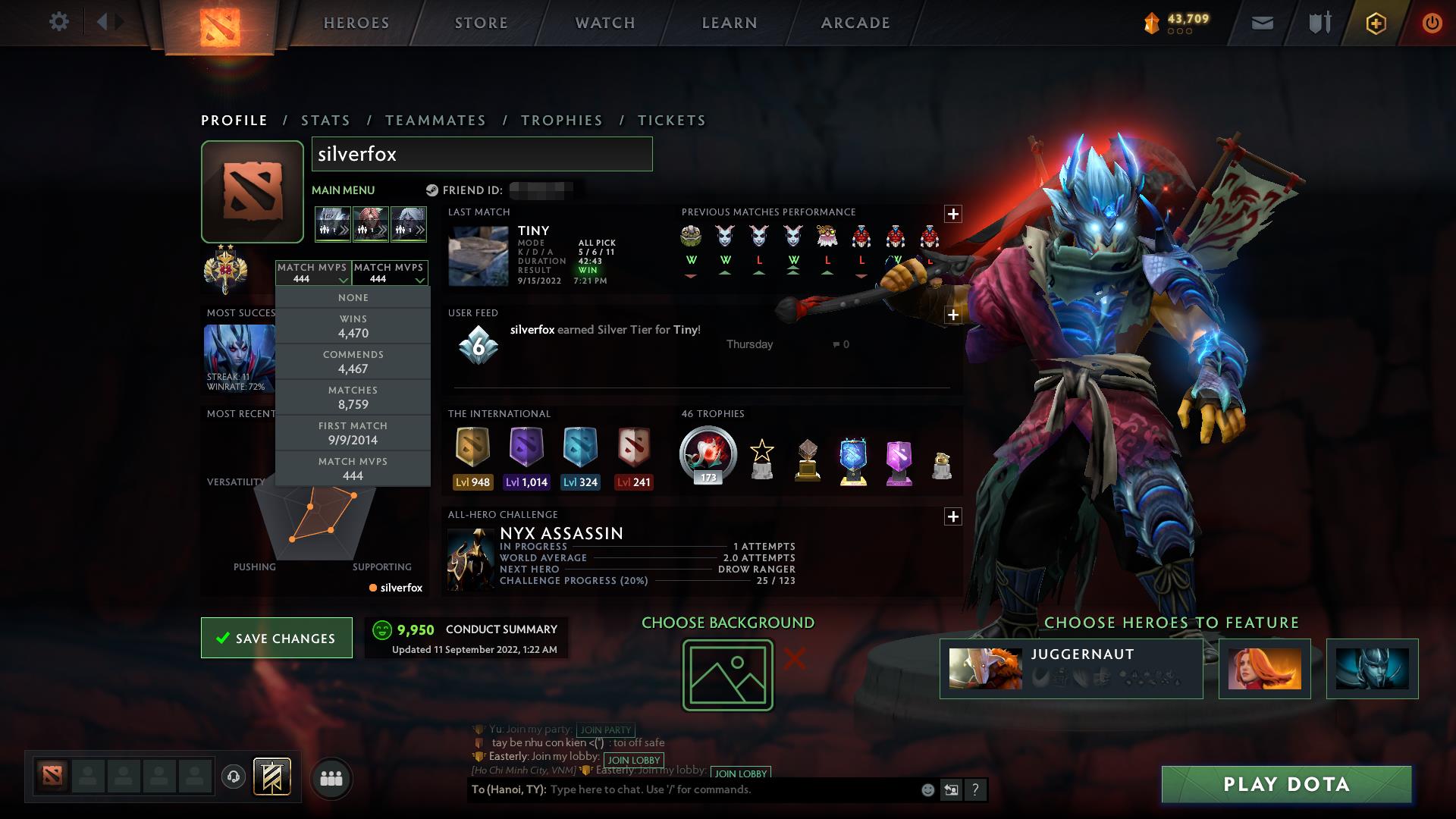Select Juggernaut featured hero slot
This screenshot has width=1456, height=819.
tap(1071, 668)
